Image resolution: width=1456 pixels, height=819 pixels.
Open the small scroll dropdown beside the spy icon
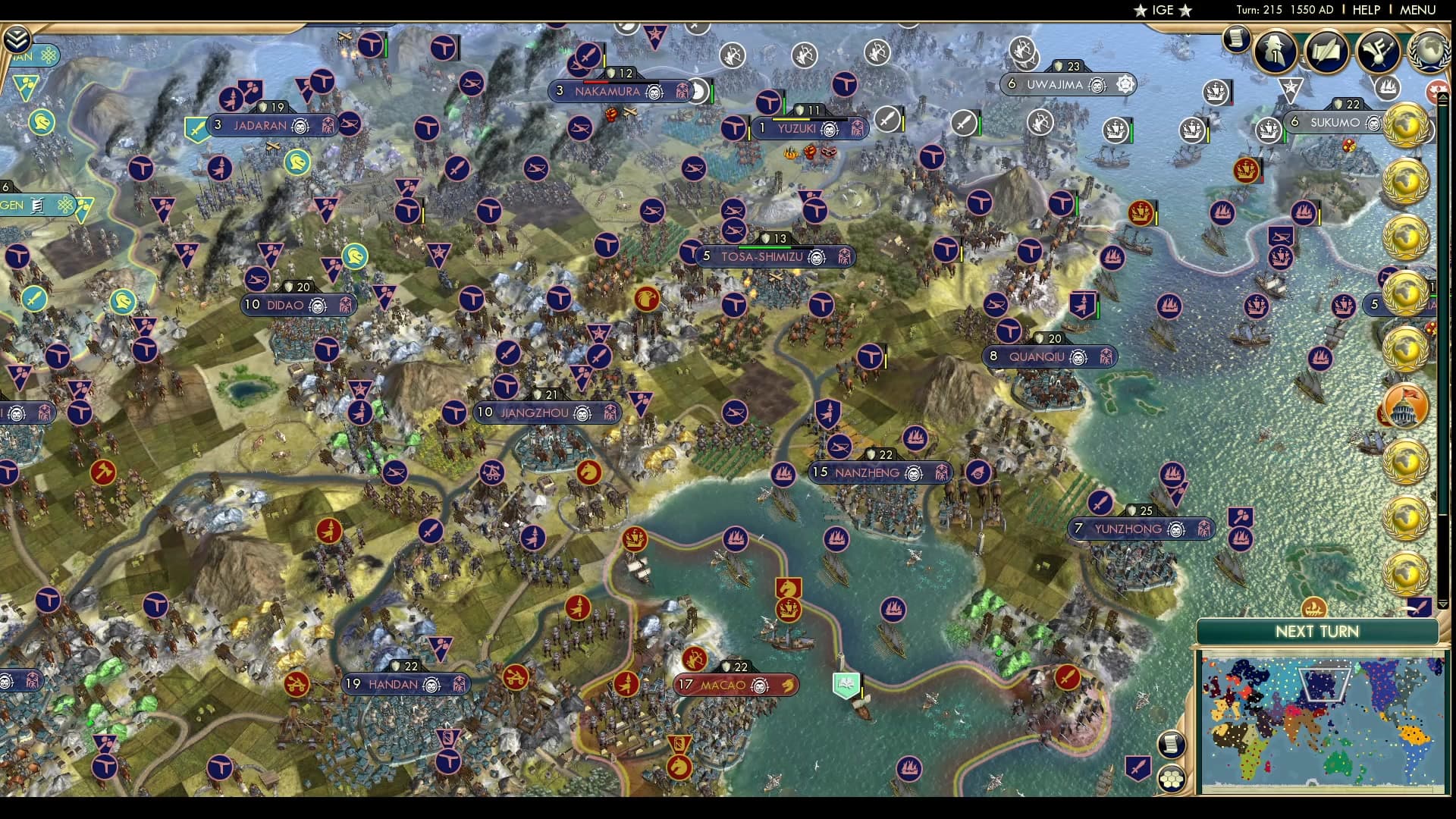click(1236, 38)
